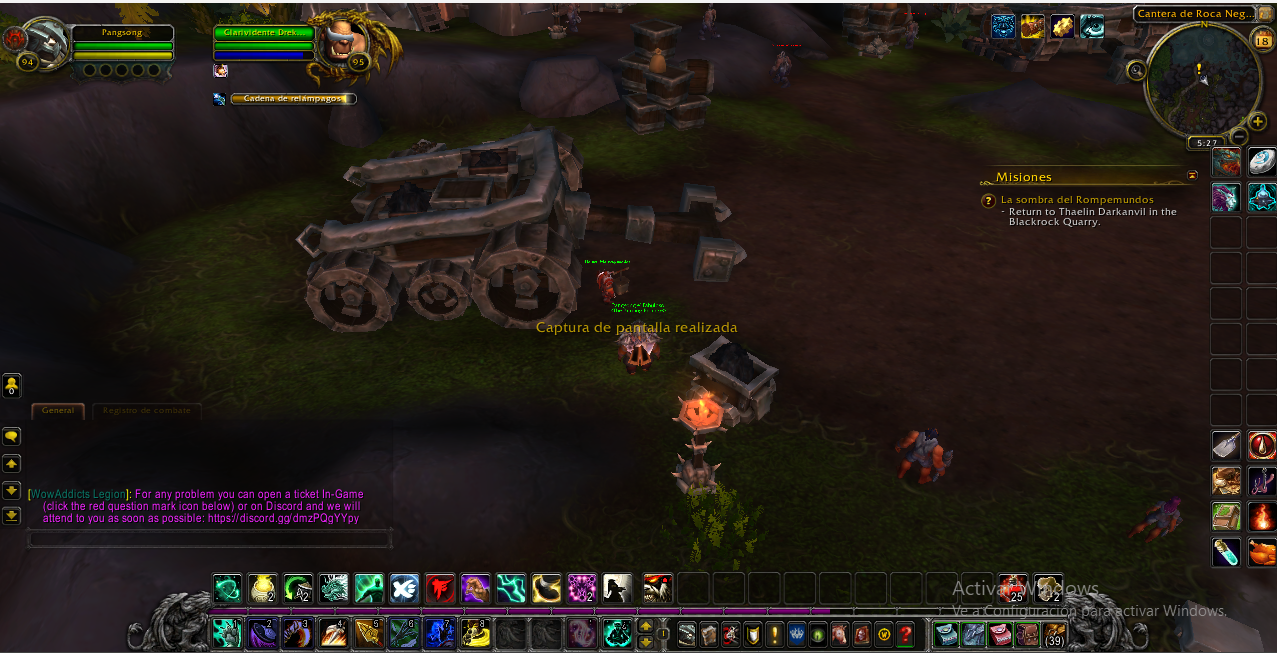The height and width of the screenshot is (653, 1277).
Task: Open the calendar showing day 18
Action: point(1262,41)
